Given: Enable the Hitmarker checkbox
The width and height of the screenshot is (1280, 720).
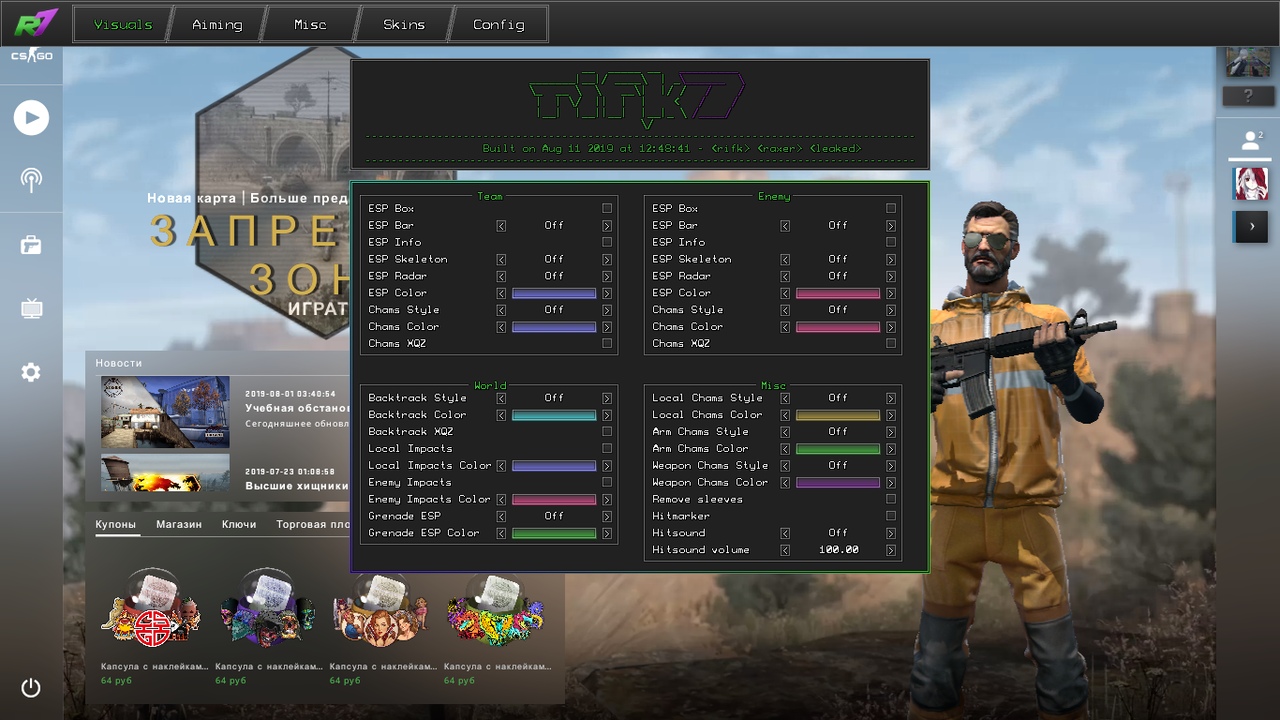Looking at the screenshot, I should point(891,516).
